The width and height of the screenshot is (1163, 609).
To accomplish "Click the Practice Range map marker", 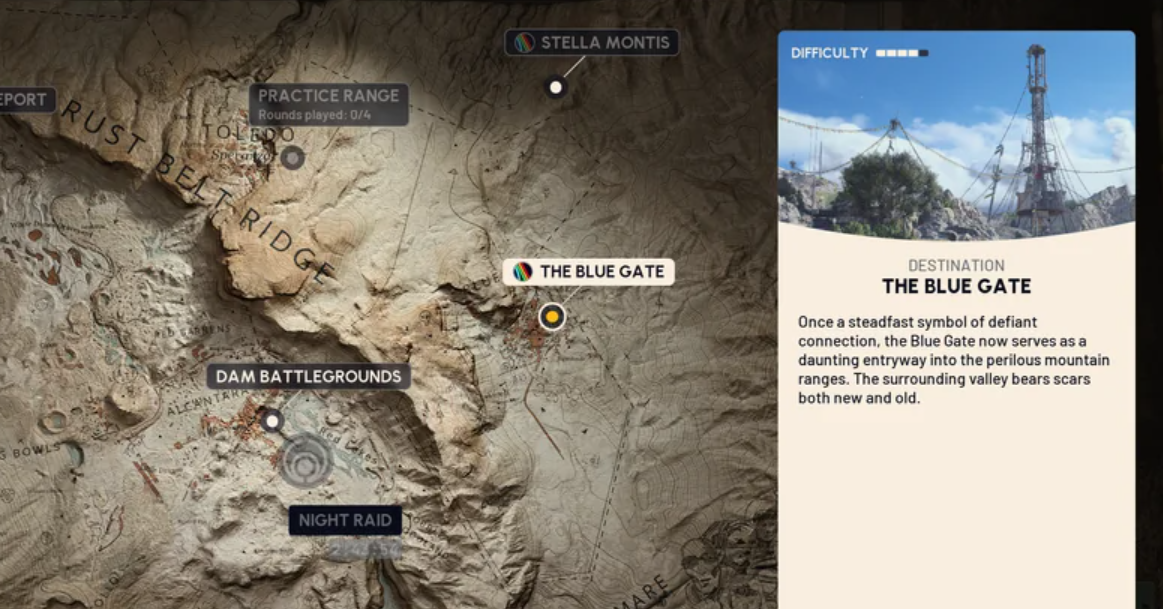I will (x=292, y=157).
